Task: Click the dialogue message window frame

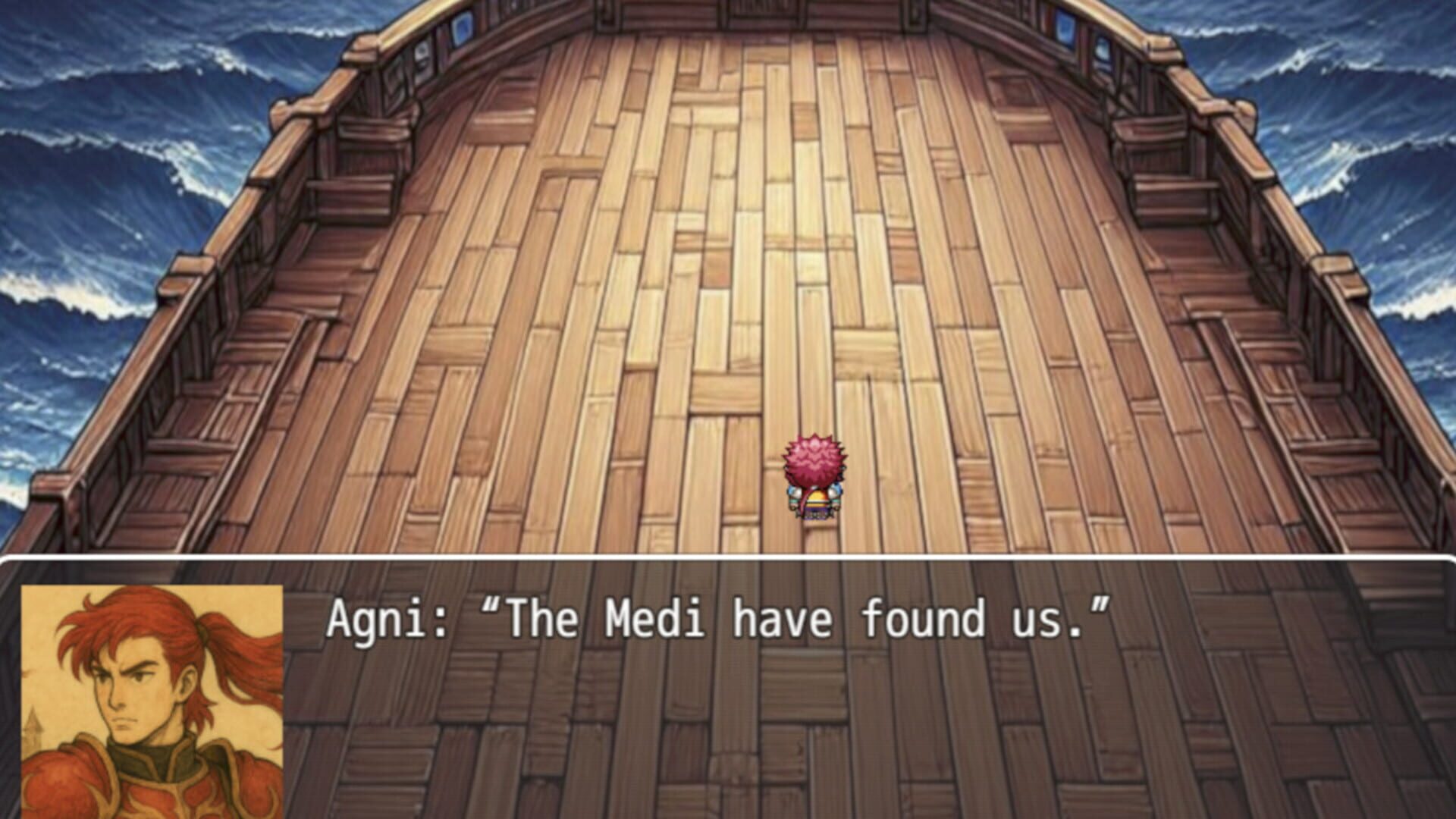Action: click(728, 565)
